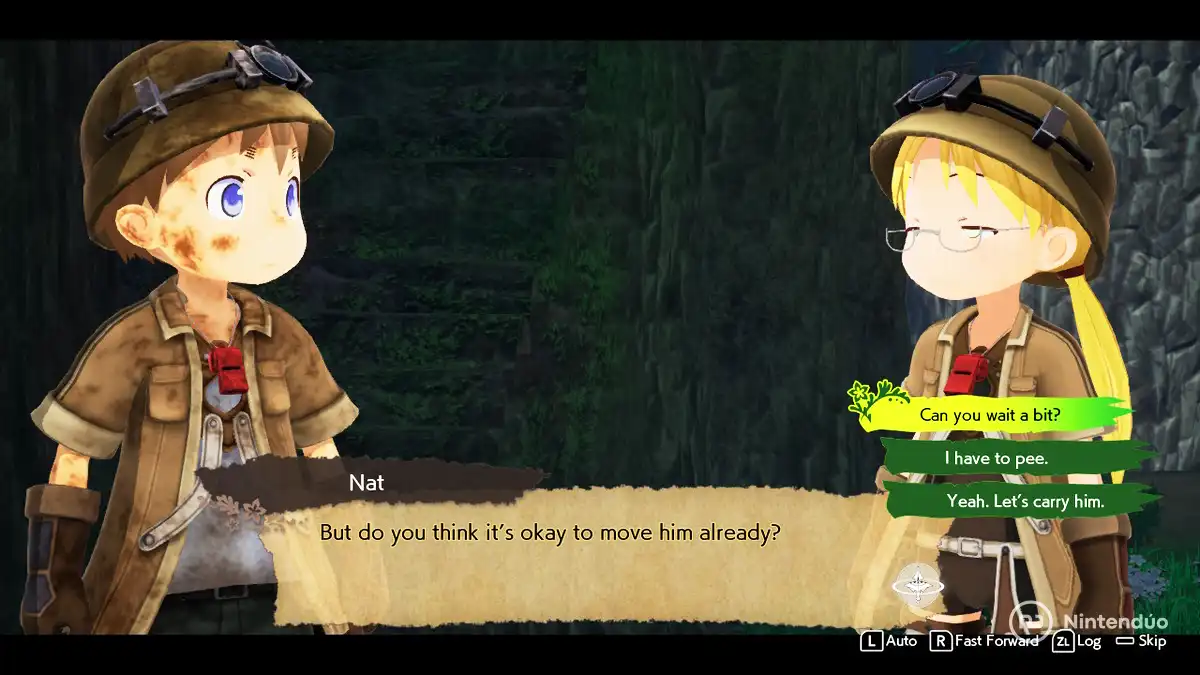Select the "I have to pee." response

[x=996, y=458]
